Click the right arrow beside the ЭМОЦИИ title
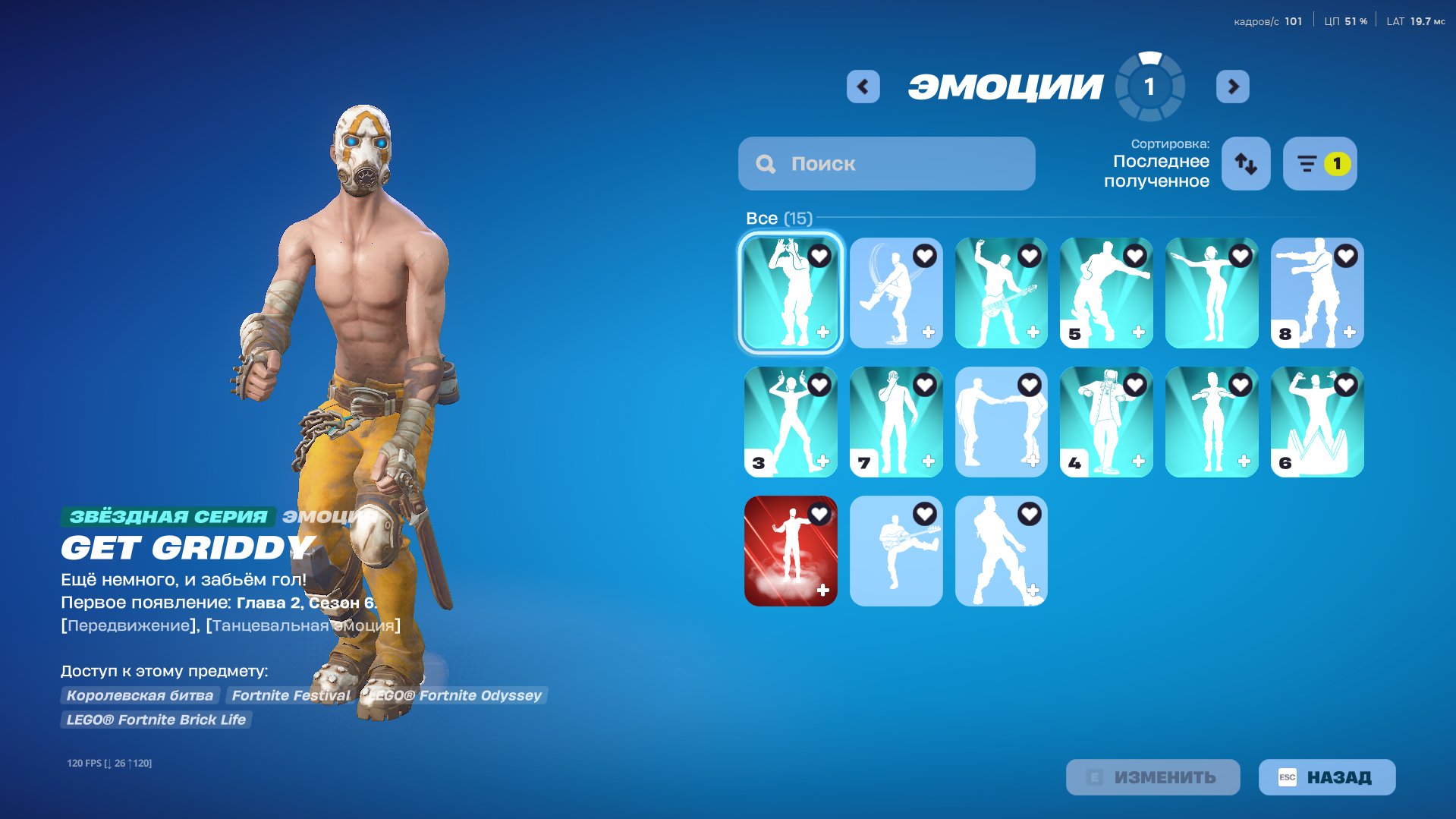The image size is (1456, 819). [1233, 86]
